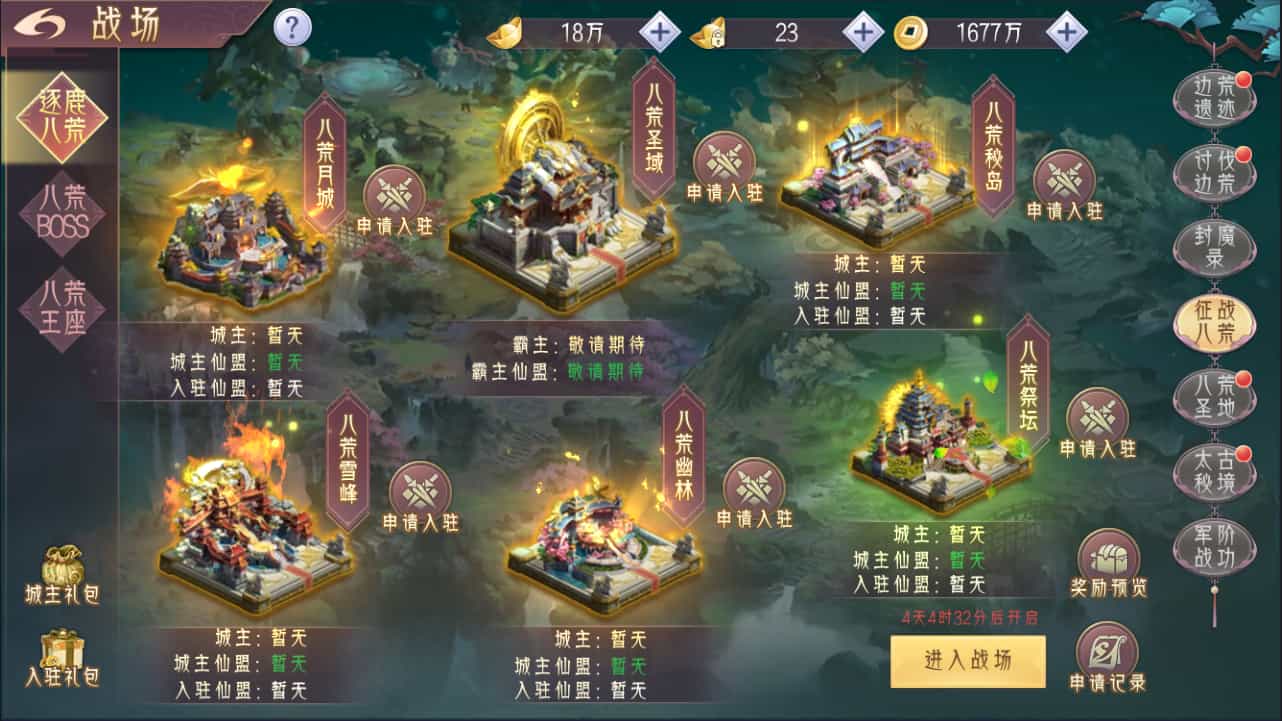1282x721 pixels.
Task: Switch to the 八荒王座 tab
Action: (x=60, y=310)
